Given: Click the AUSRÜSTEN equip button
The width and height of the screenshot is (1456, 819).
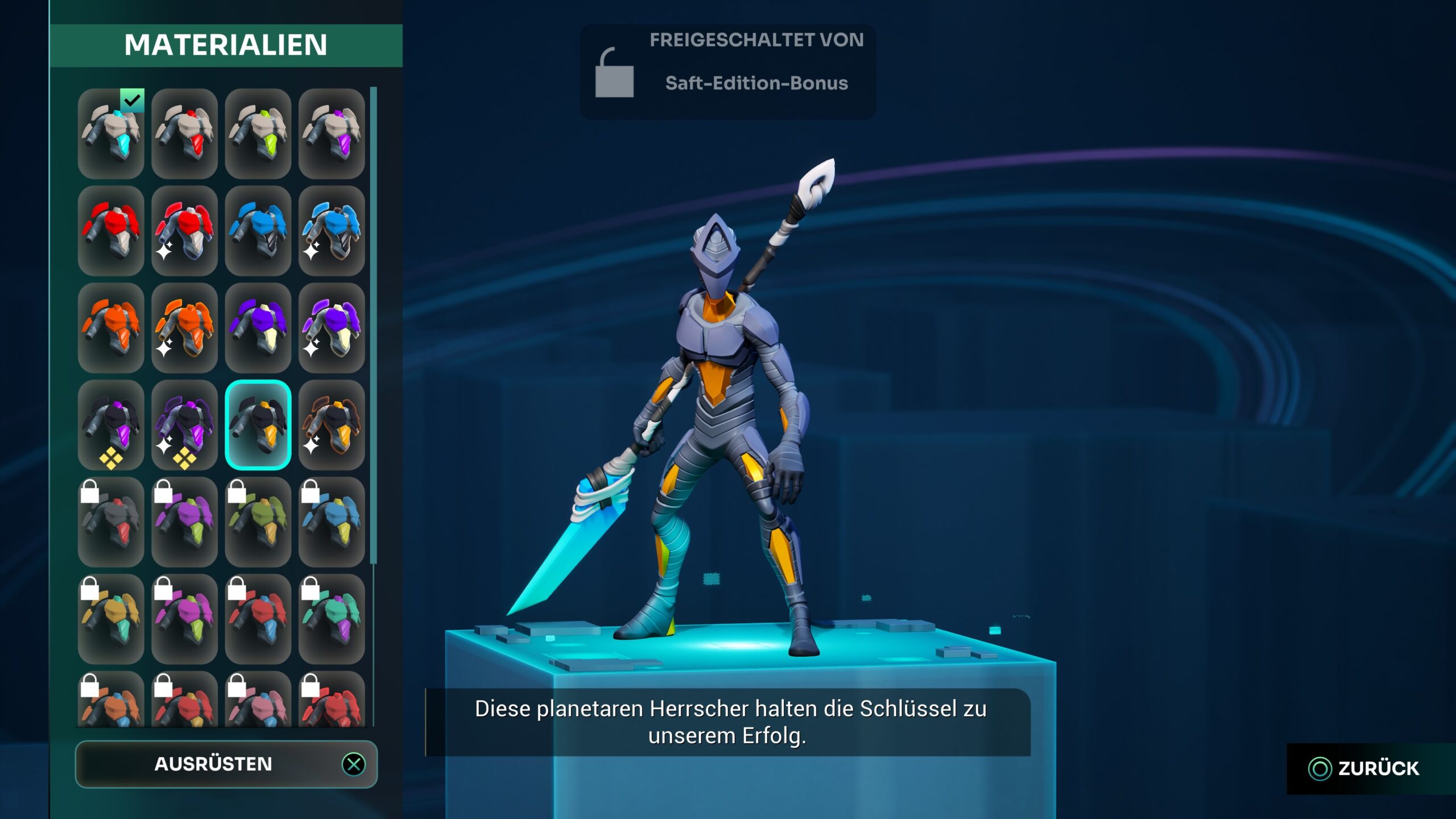Looking at the screenshot, I should [x=226, y=764].
